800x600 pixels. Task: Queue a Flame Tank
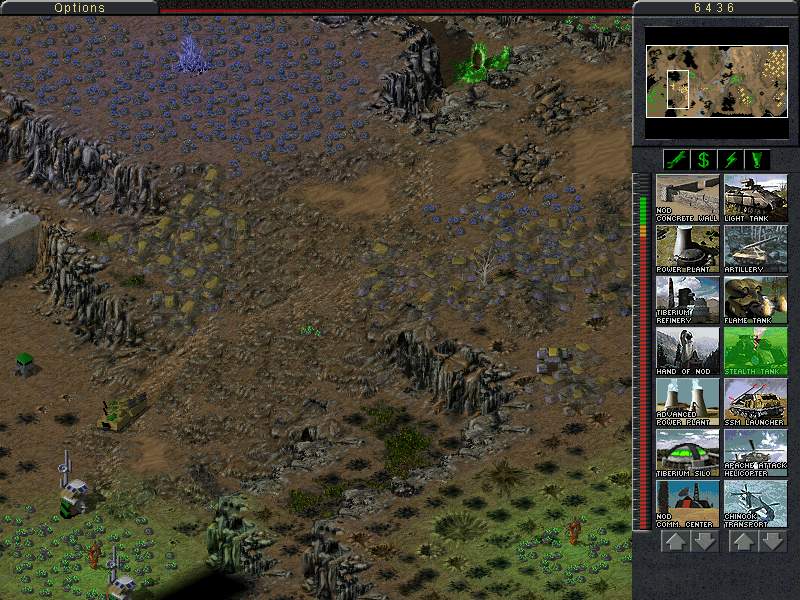click(755, 299)
